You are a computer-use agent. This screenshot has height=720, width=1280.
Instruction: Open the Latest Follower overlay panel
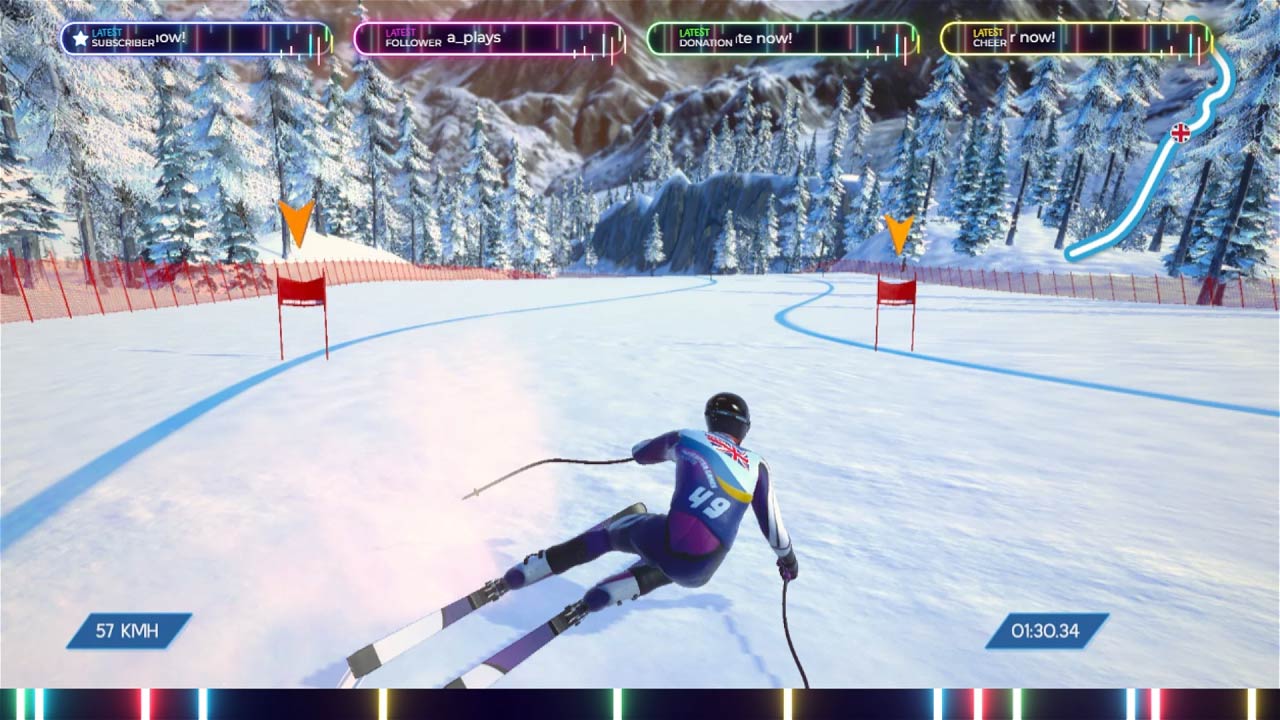489,39
